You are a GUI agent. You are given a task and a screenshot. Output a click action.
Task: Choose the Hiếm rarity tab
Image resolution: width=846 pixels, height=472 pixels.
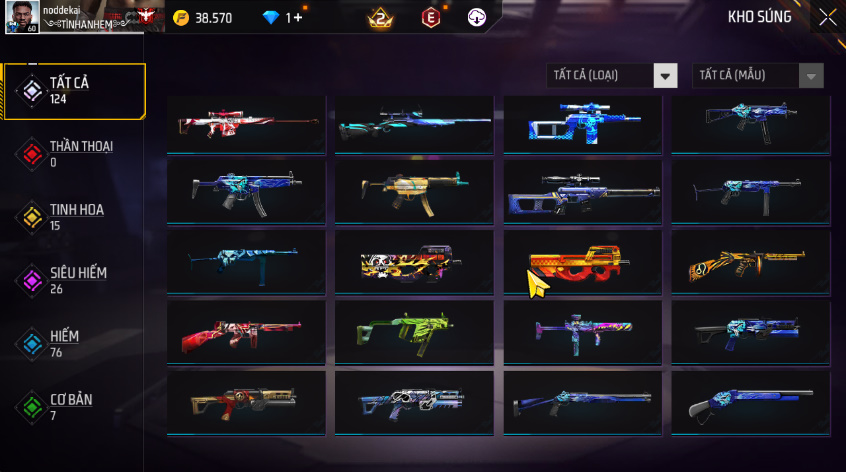click(74, 344)
